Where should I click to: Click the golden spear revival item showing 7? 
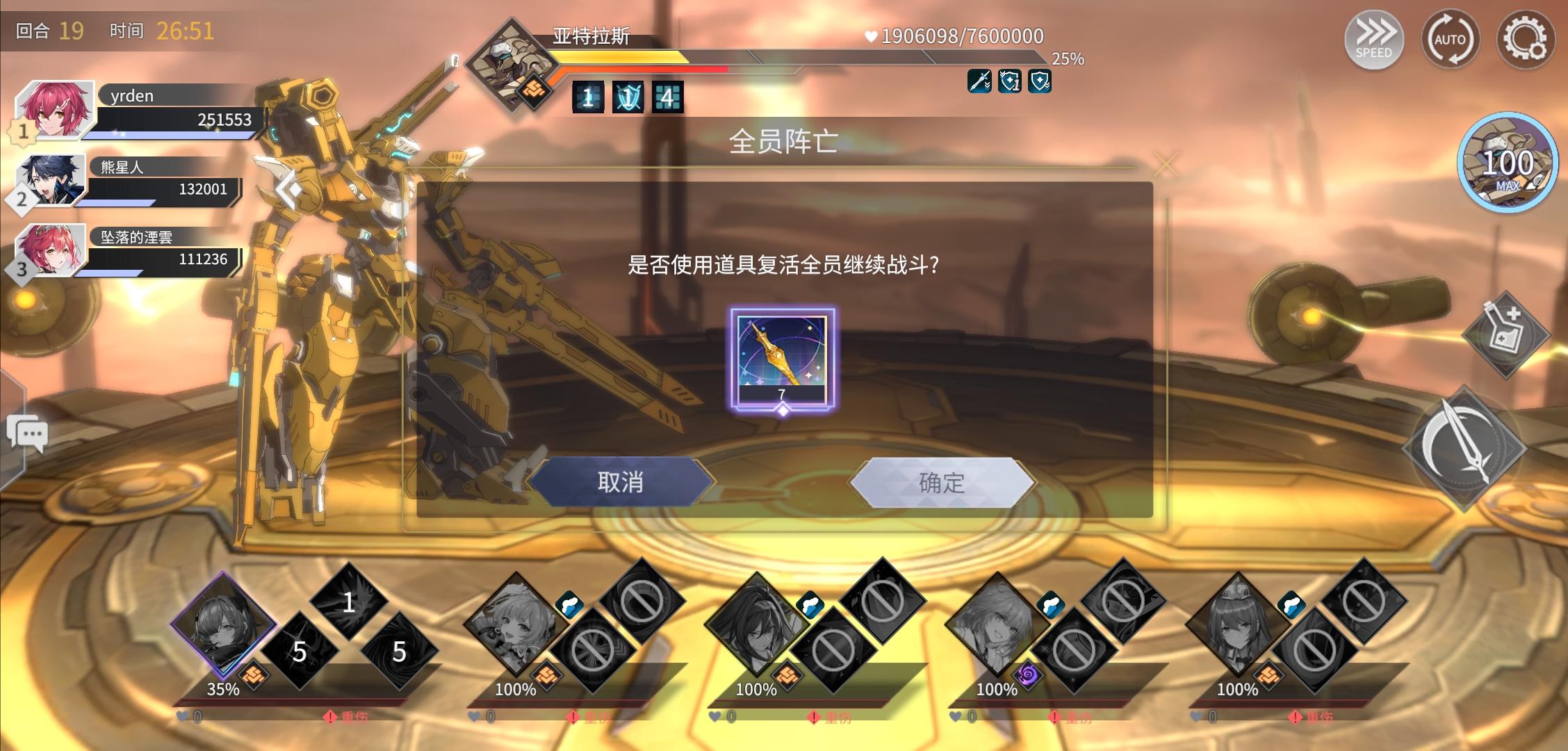[x=784, y=357]
